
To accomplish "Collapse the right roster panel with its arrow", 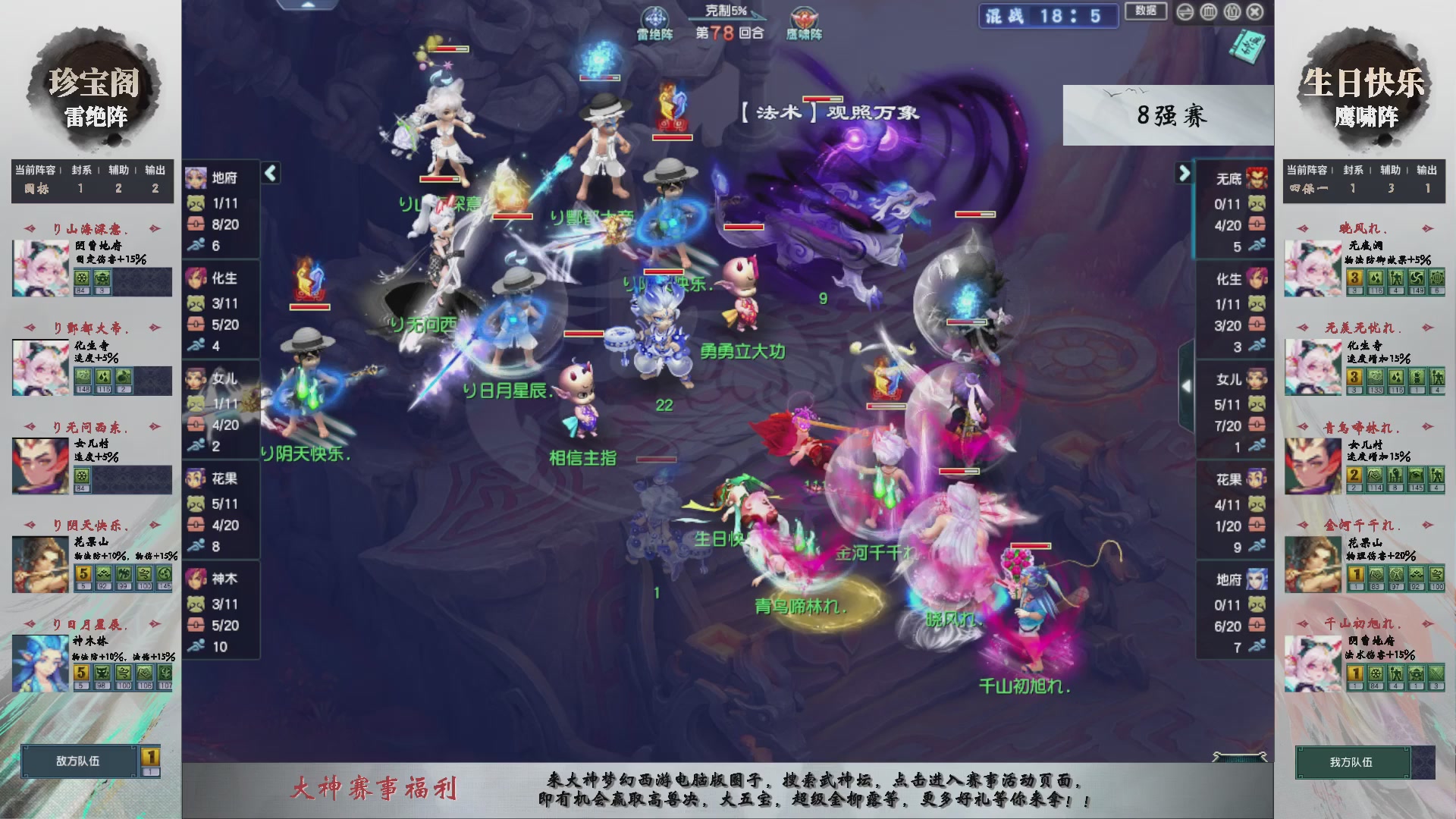I will point(1183,173).
